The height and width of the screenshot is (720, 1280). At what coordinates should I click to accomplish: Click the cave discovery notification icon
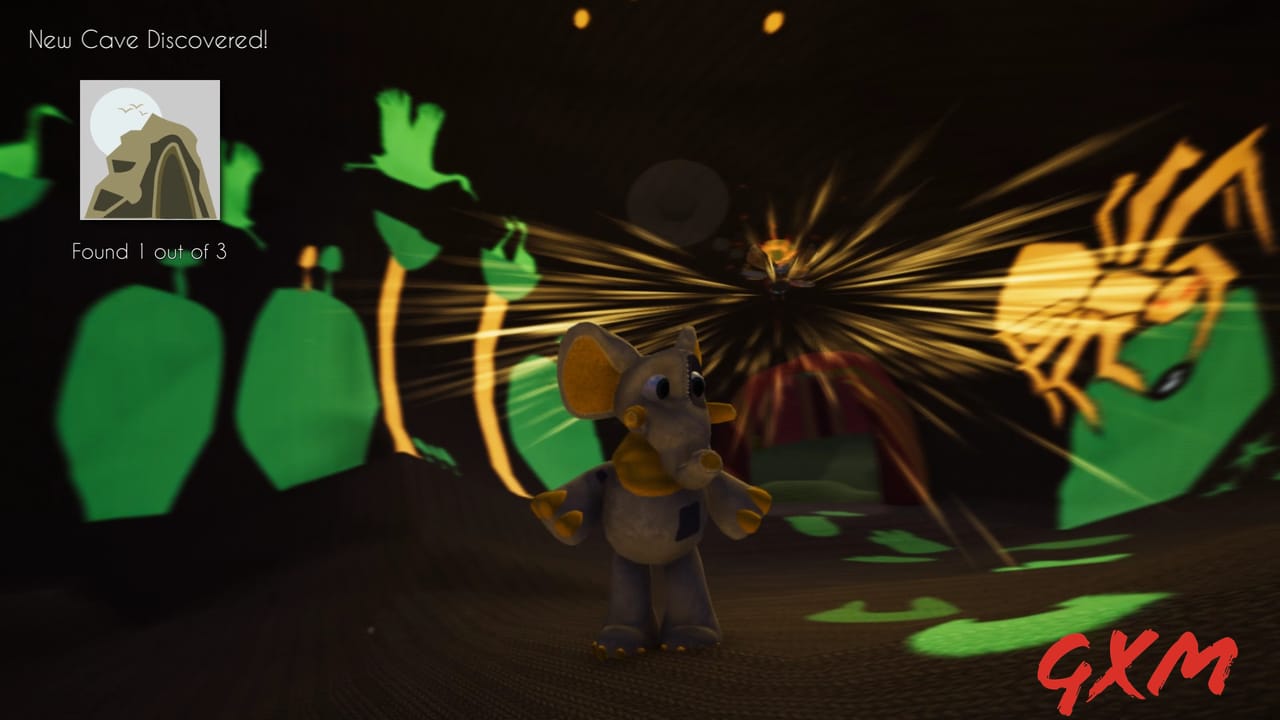click(150, 150)
